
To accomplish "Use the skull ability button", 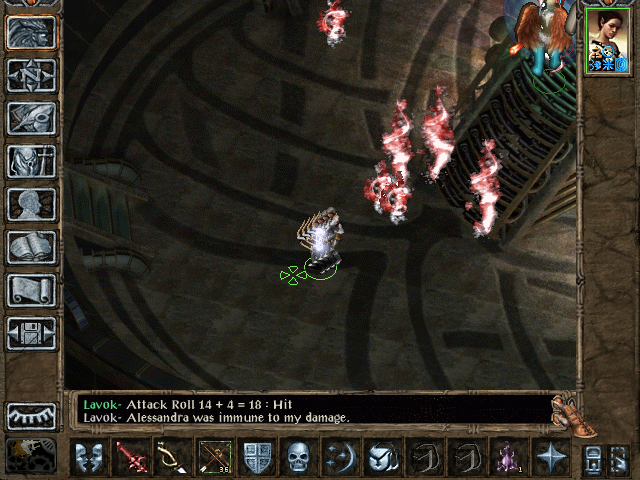I will click(299, 458).
